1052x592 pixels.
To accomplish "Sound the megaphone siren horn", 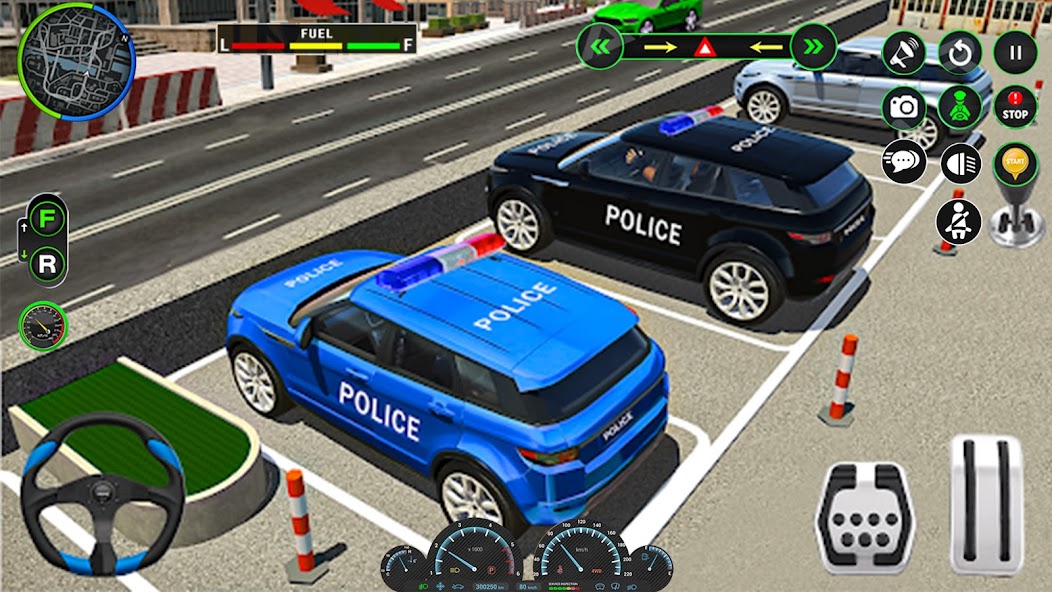I will pos(903,53).
